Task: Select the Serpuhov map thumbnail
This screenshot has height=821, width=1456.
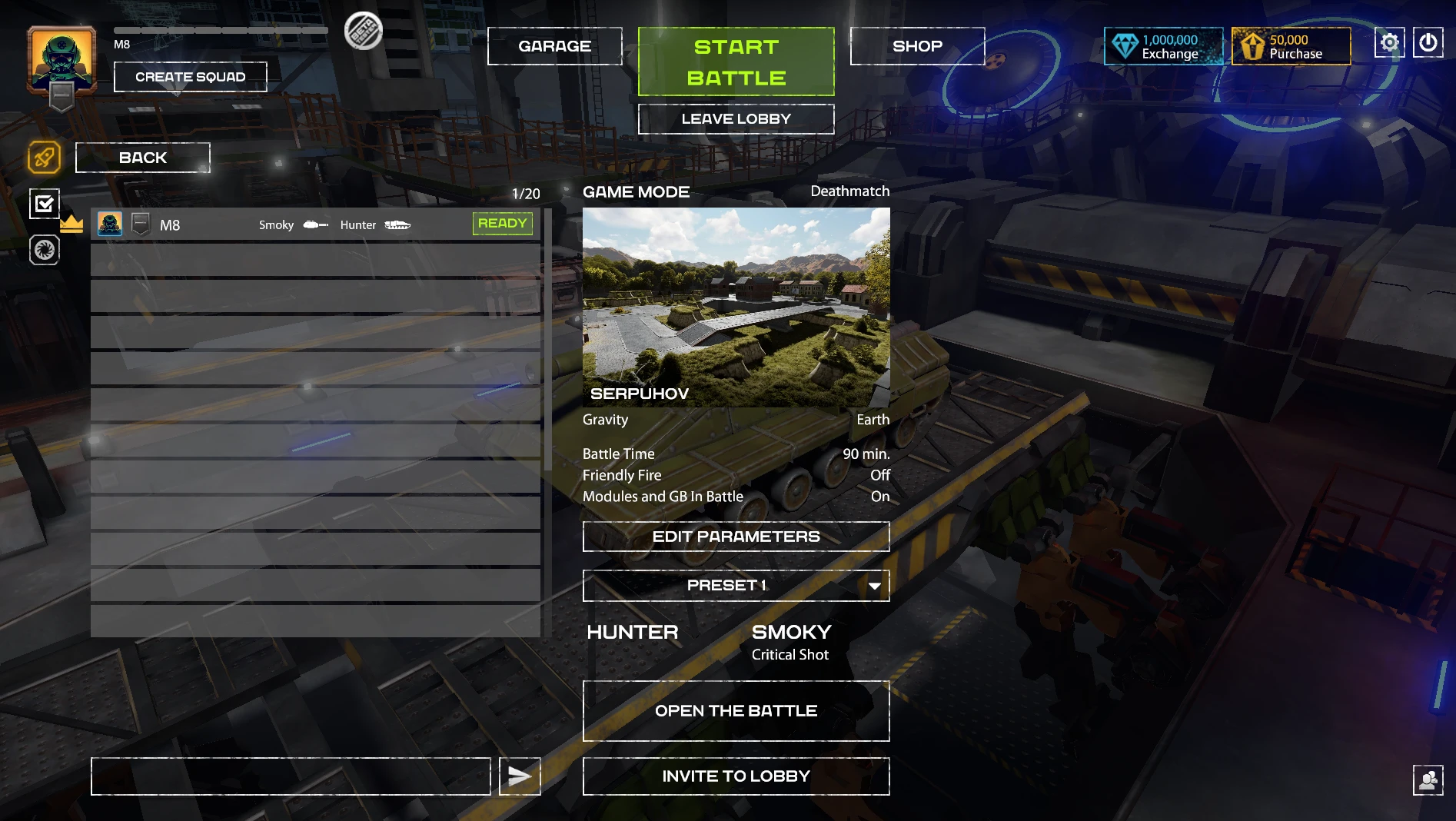Action: (736, 307)
